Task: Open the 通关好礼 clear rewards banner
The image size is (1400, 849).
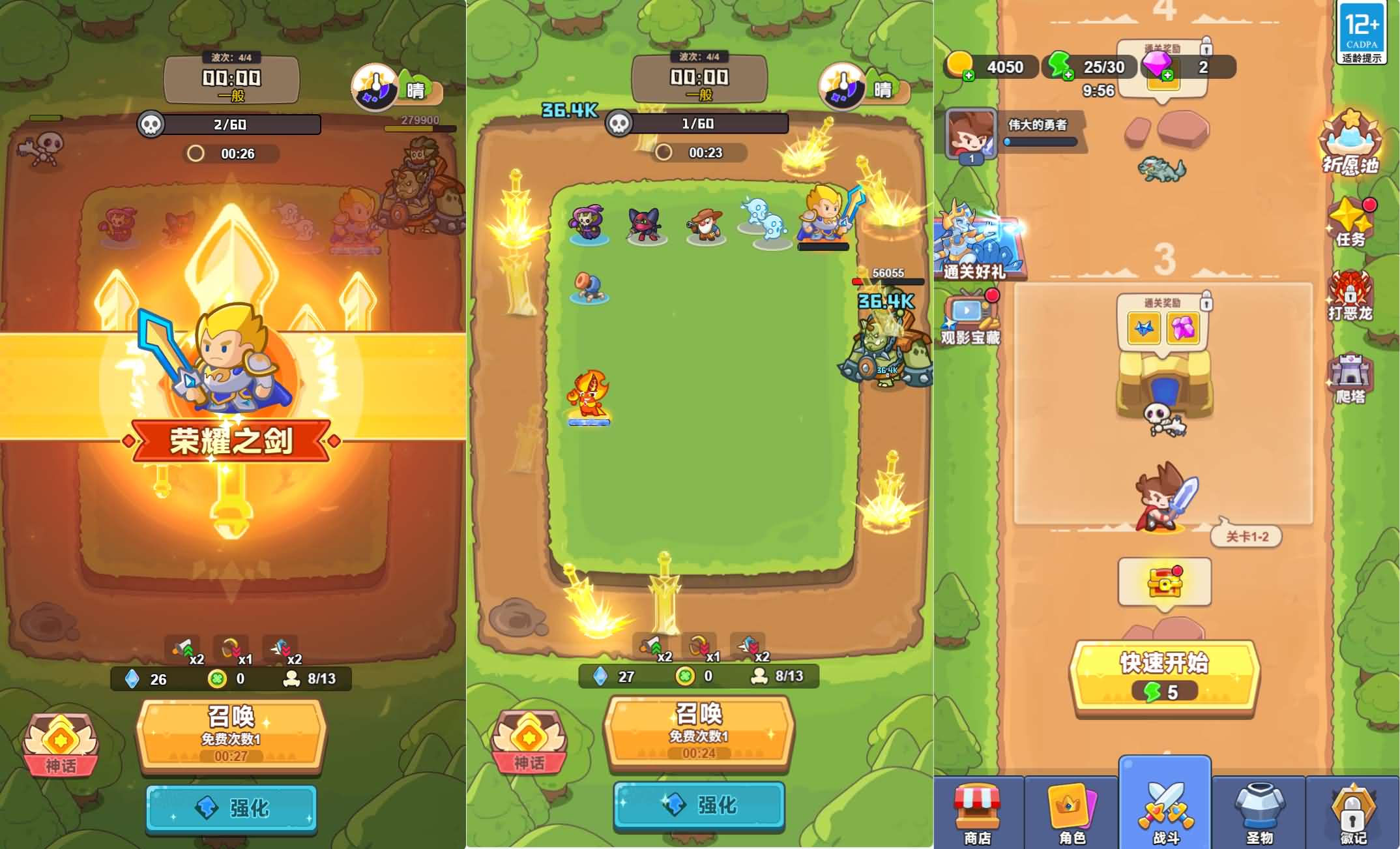Action: click(x=975, y=243)
